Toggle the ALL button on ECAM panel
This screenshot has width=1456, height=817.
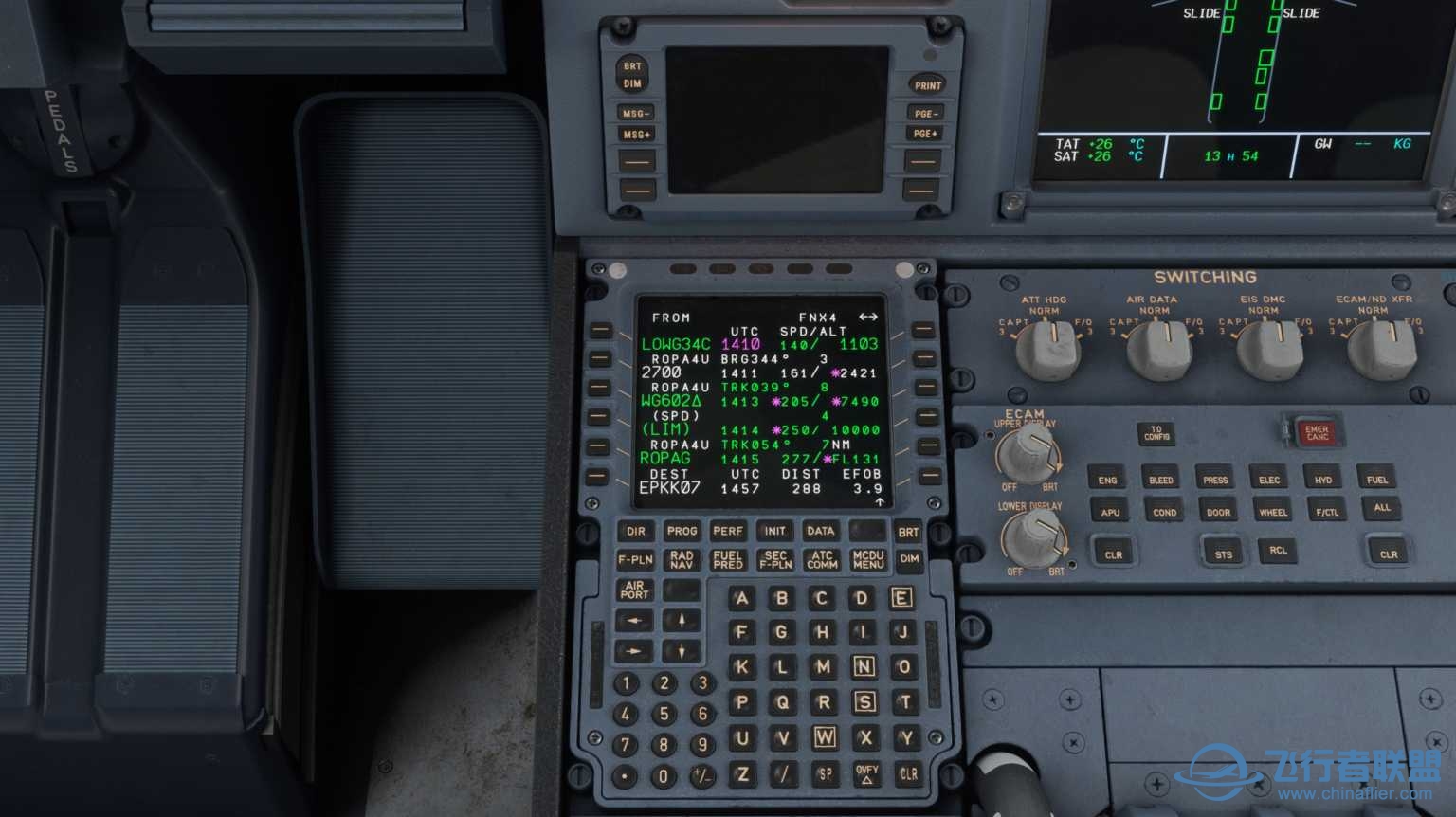point(1381,508)
